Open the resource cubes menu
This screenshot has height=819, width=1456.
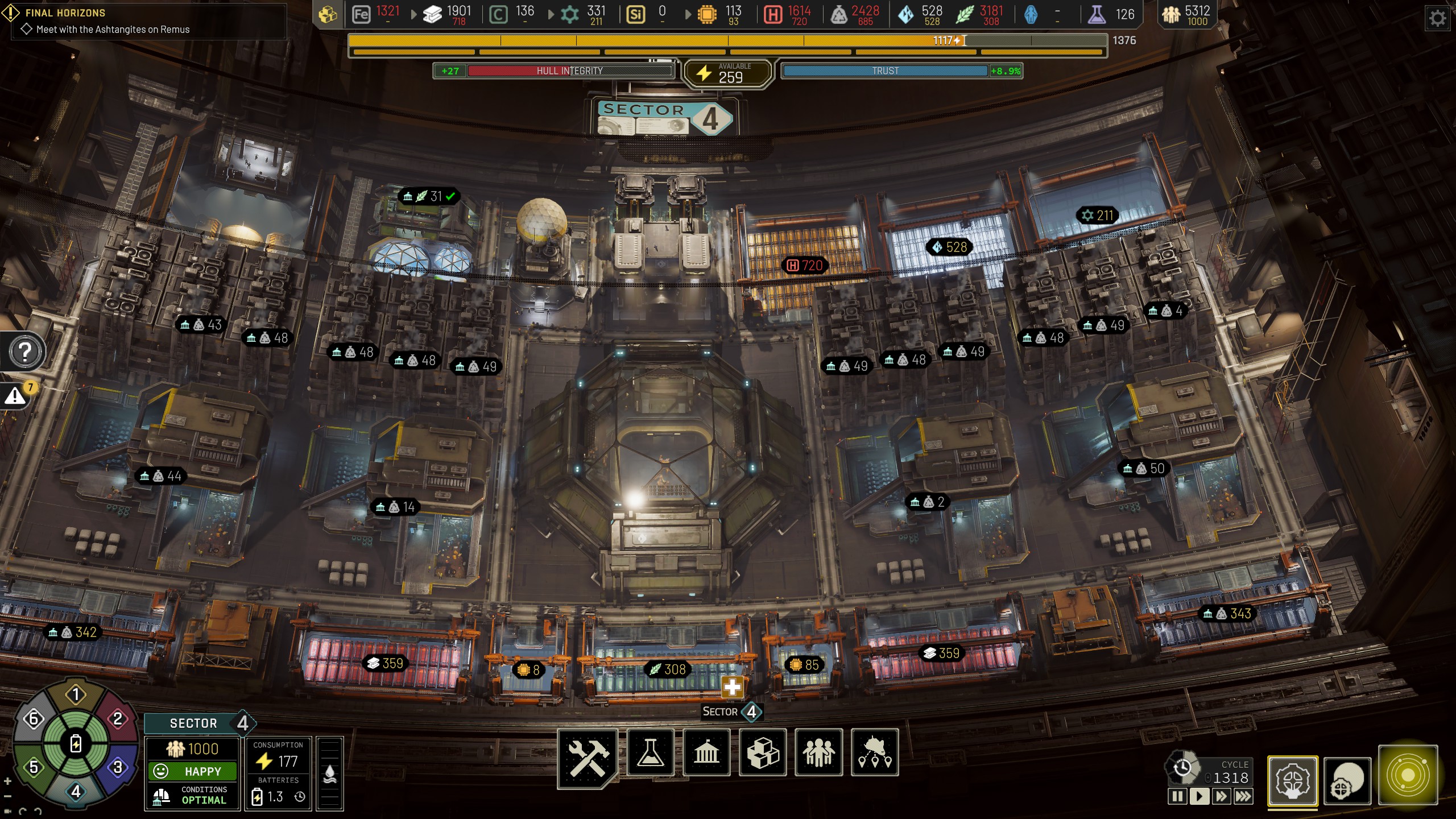click(762, 753)
